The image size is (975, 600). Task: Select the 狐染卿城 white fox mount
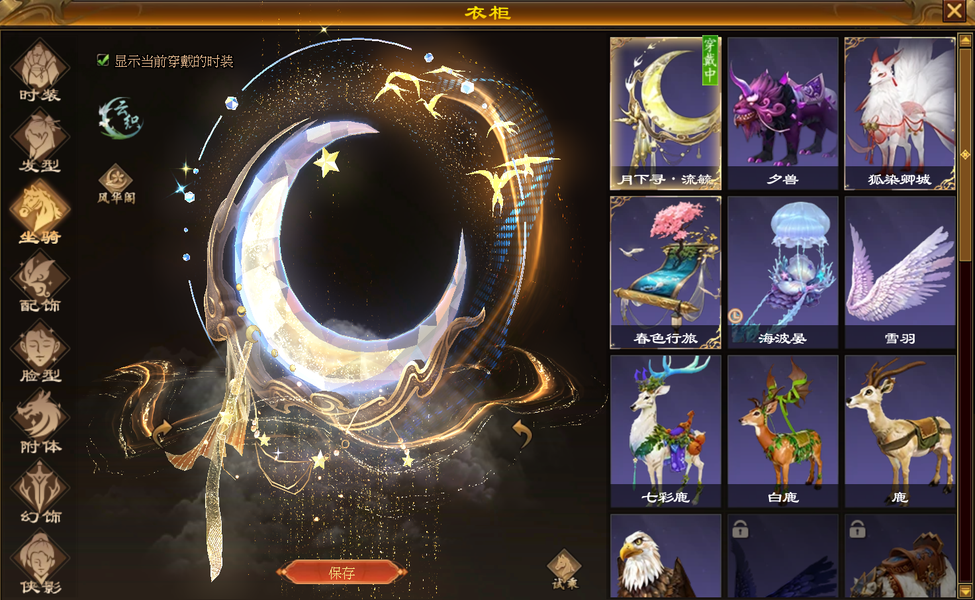pos(899,113)
